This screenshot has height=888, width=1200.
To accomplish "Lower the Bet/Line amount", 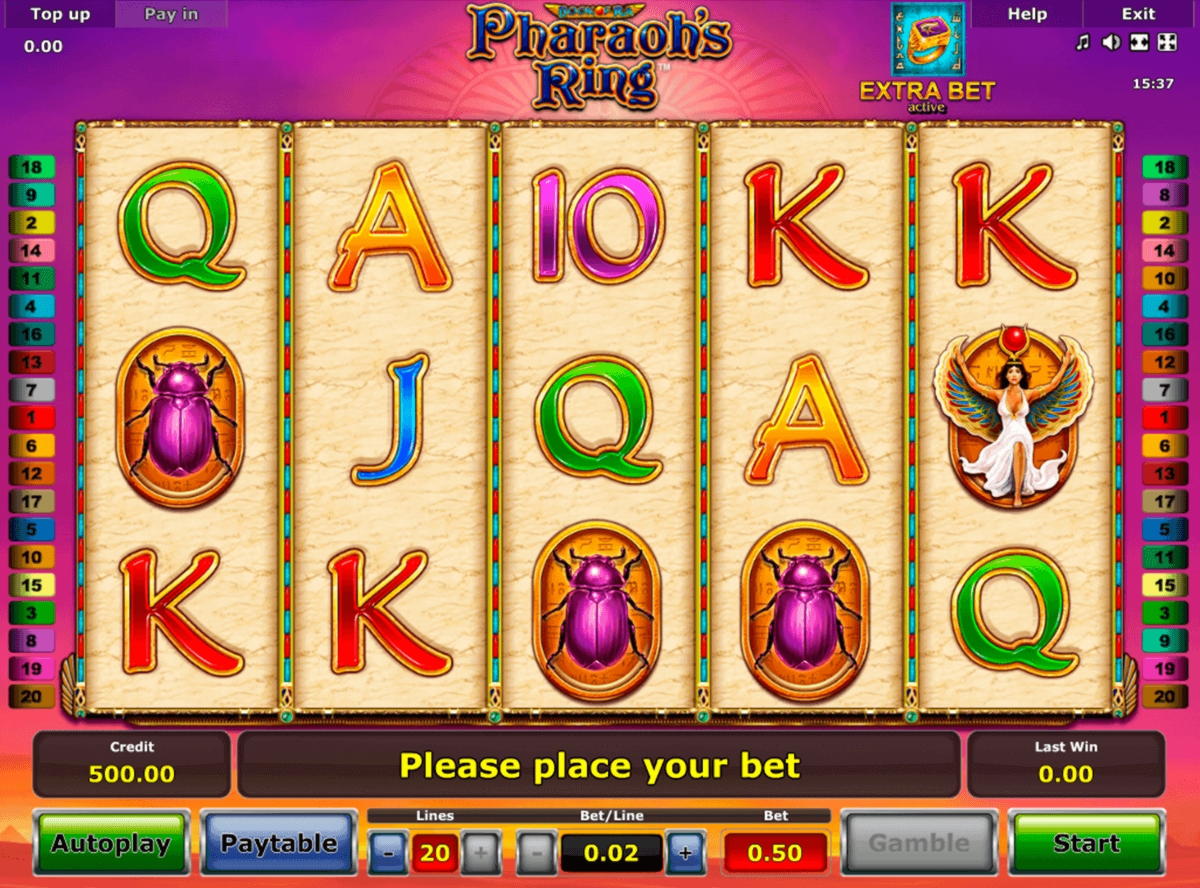I will [537, 853].
